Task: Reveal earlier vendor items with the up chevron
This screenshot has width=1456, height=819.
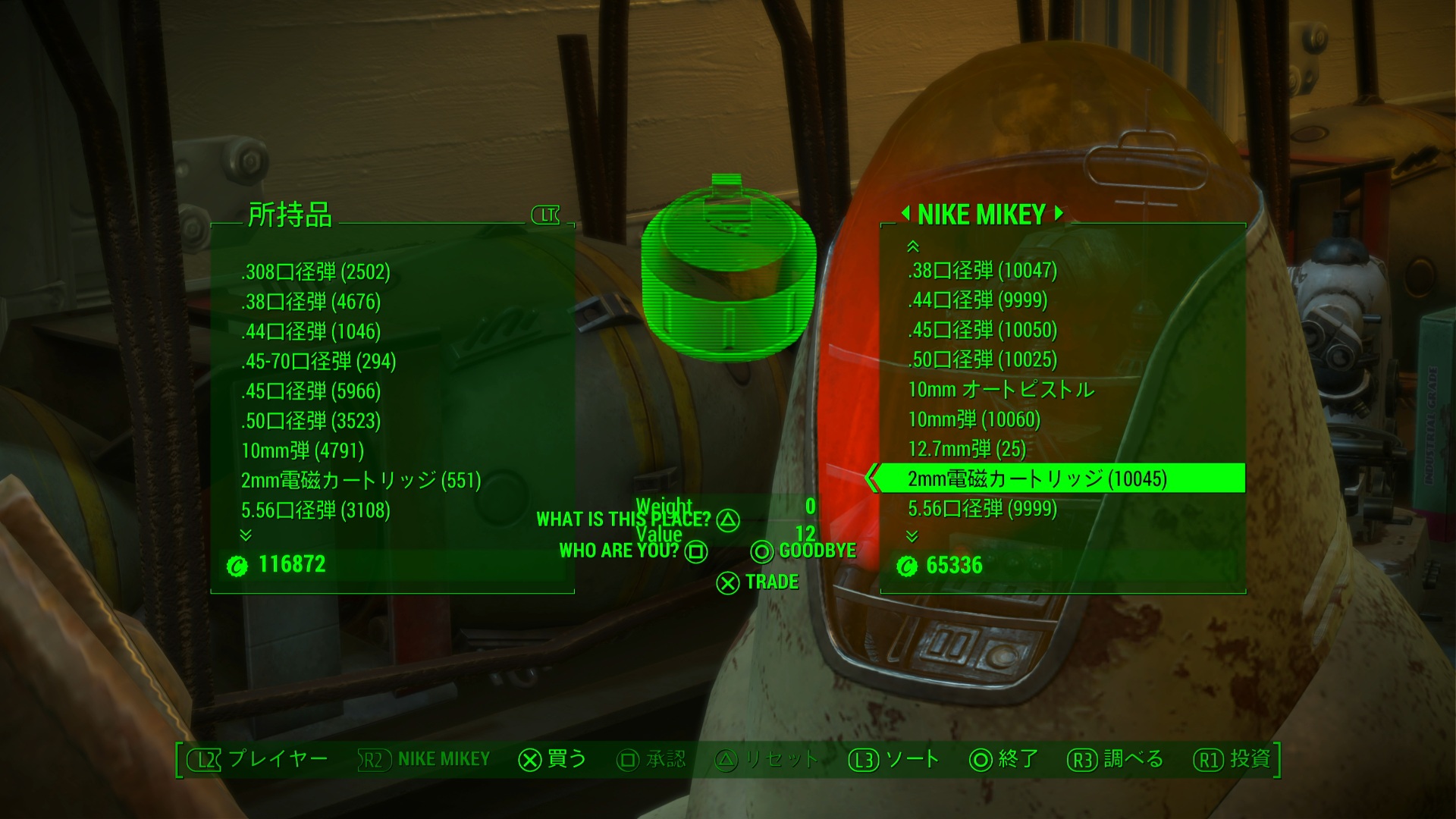Action: (x=913, y=246)
